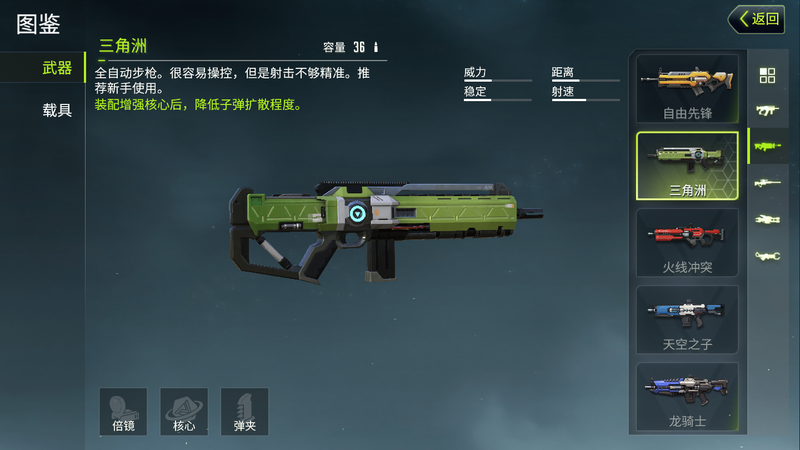Open the 载具 vehicles tab
The width and height of the screenshot is (800, 450).
coord(57,110)
